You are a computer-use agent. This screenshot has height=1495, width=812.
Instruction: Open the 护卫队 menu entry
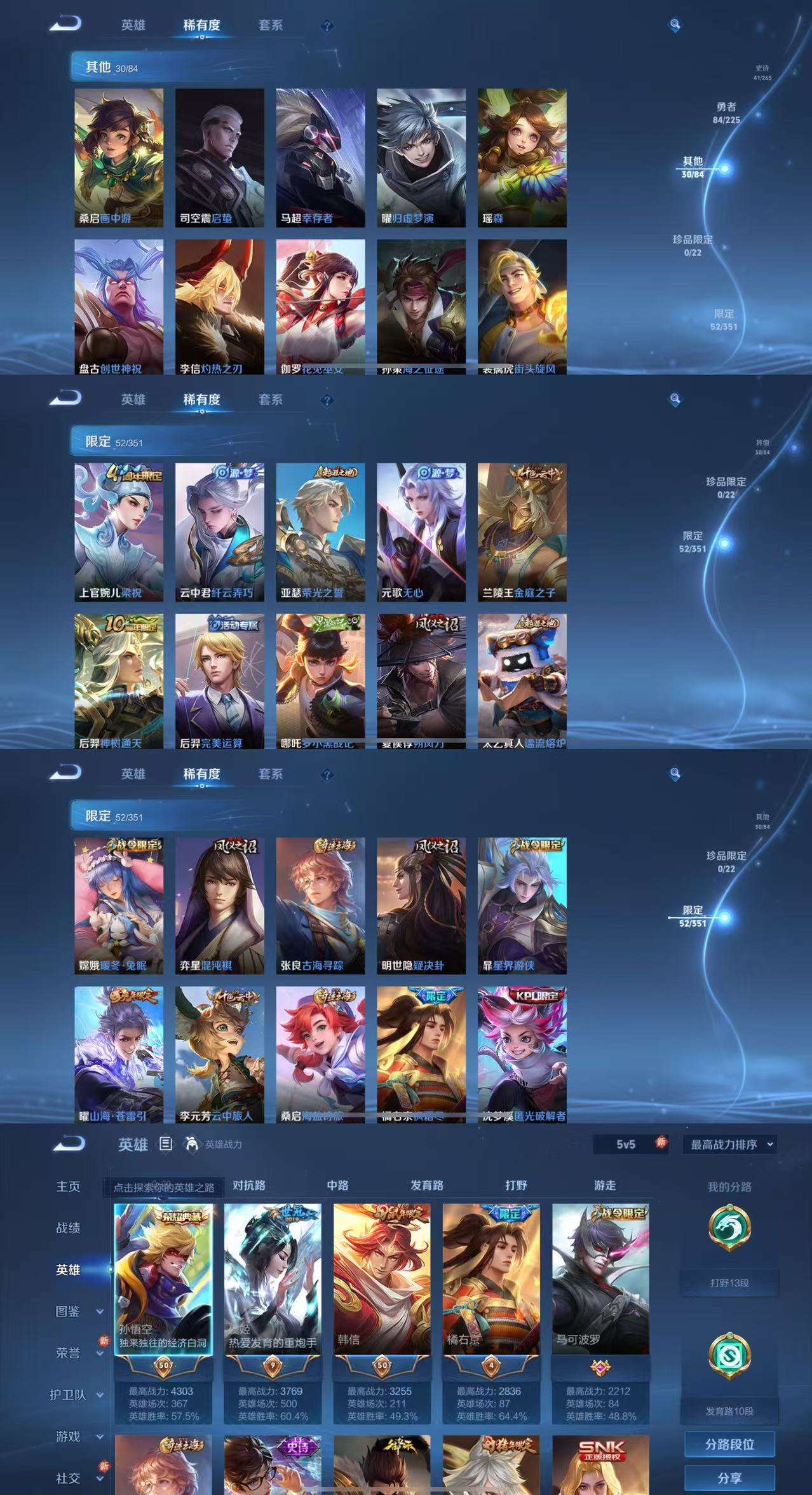tap(76, 1395)
